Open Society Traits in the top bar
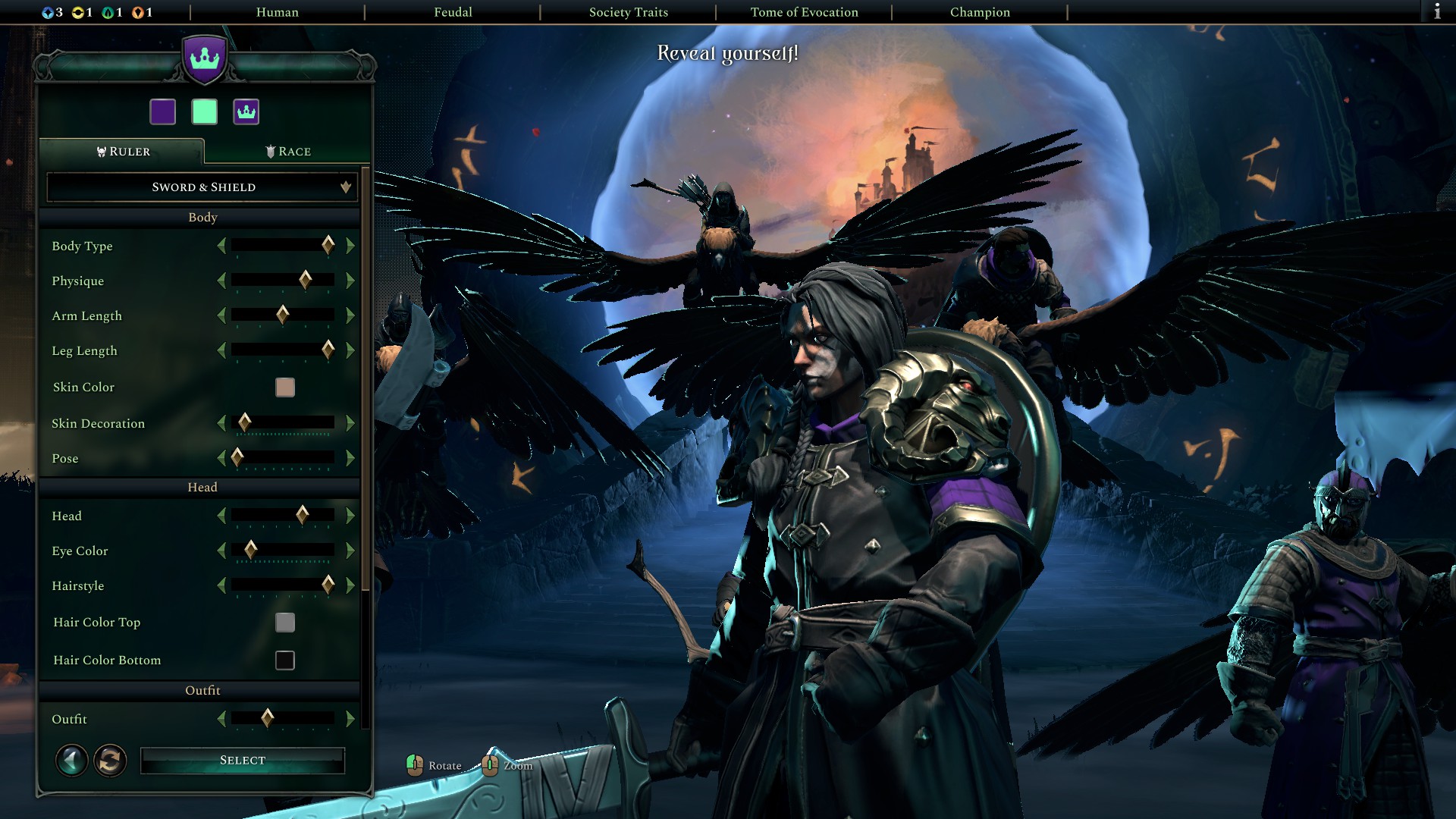 (x=628, y=12)
